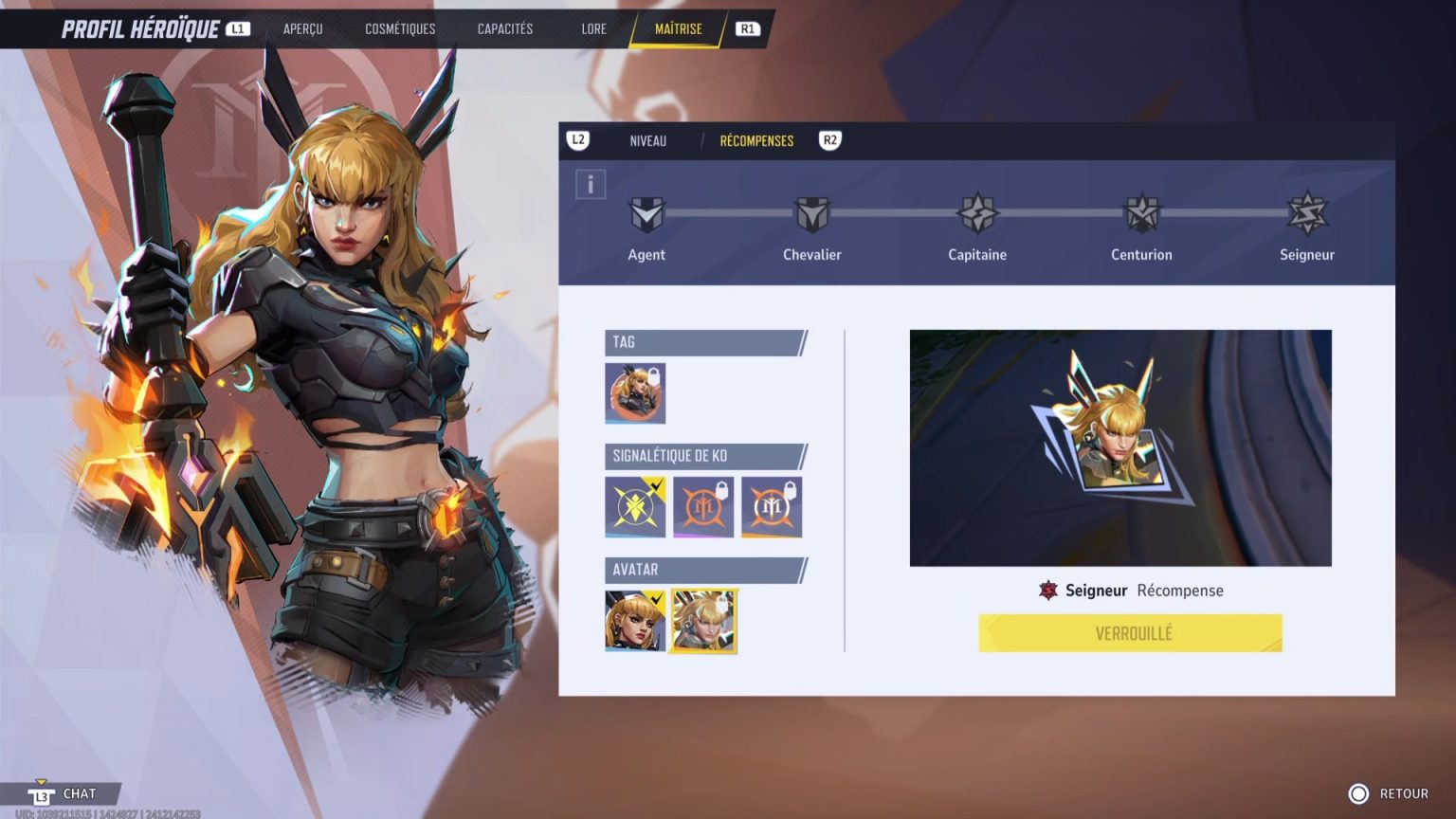Open the locked Magik tag thumbnail

pyautogui.click(x=633, y=393)
